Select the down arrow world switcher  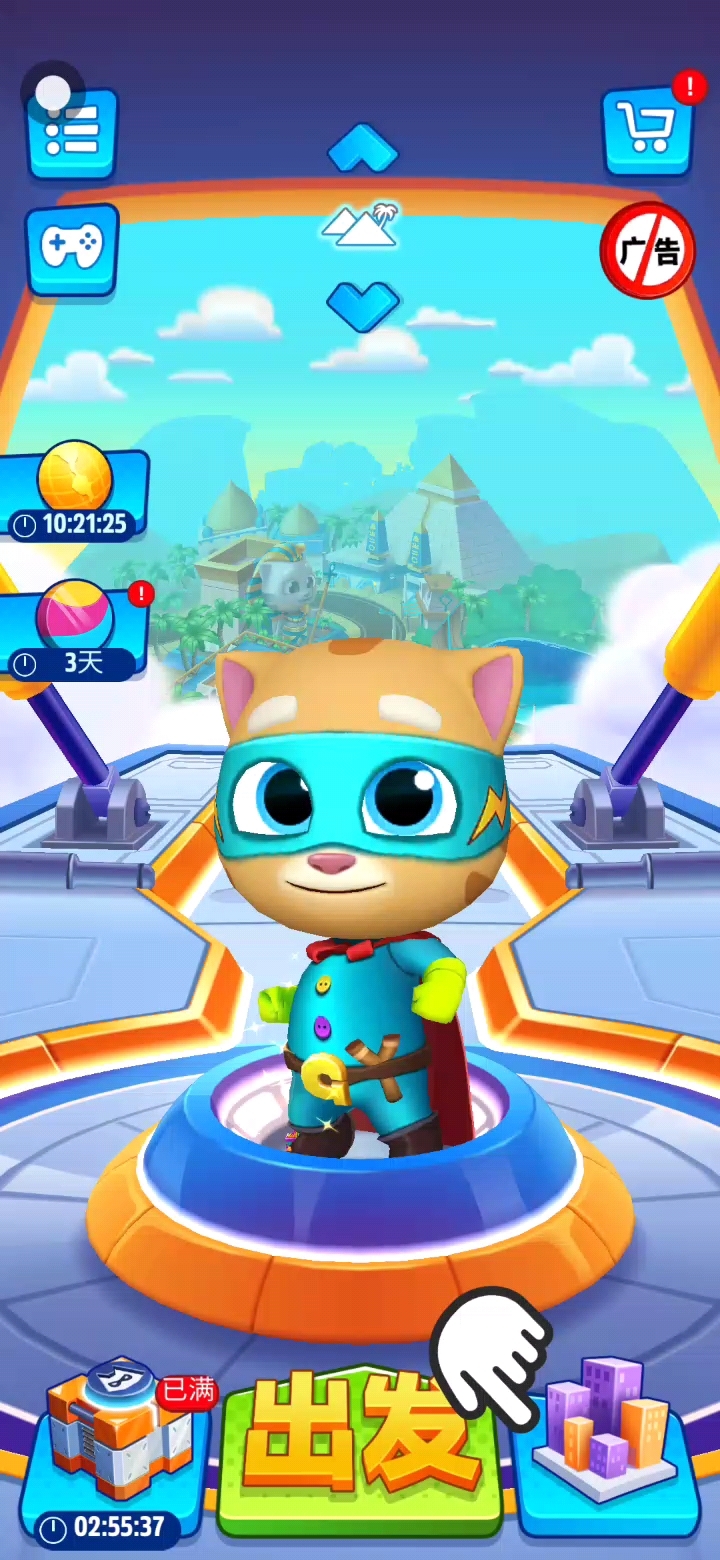(x=362, y=304)
